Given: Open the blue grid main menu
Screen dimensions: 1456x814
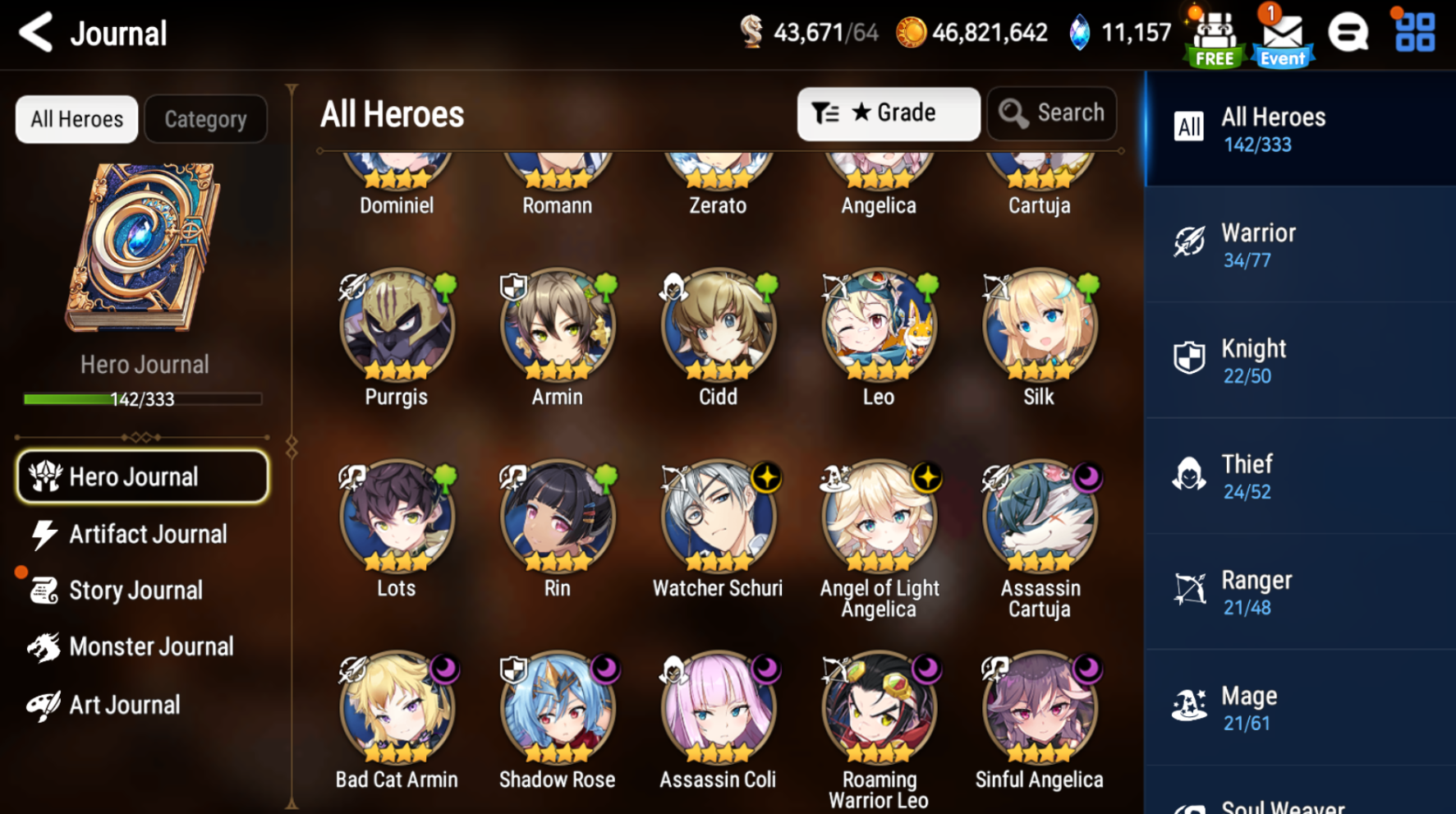Looking at the screenshot, I should [x=1415, y=33].
